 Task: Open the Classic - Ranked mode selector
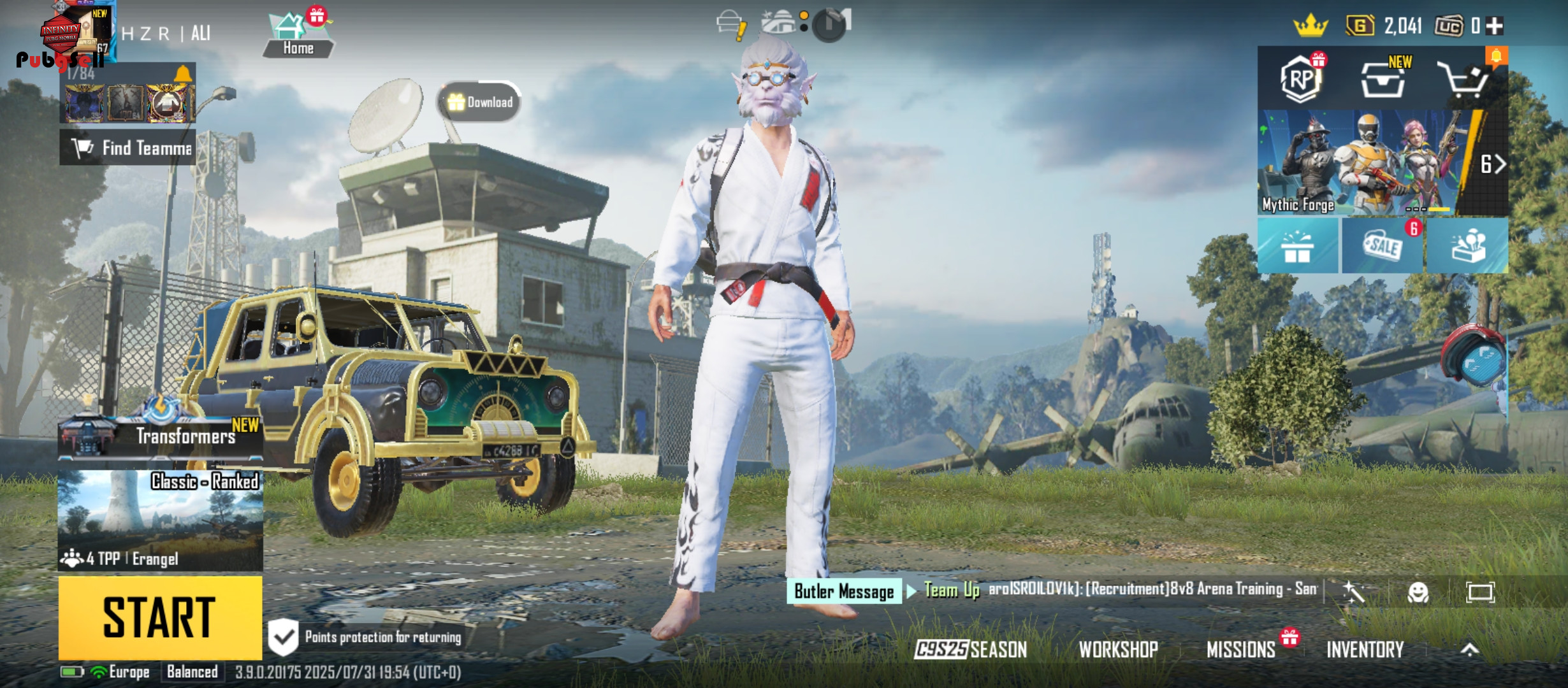pos(160,519)
